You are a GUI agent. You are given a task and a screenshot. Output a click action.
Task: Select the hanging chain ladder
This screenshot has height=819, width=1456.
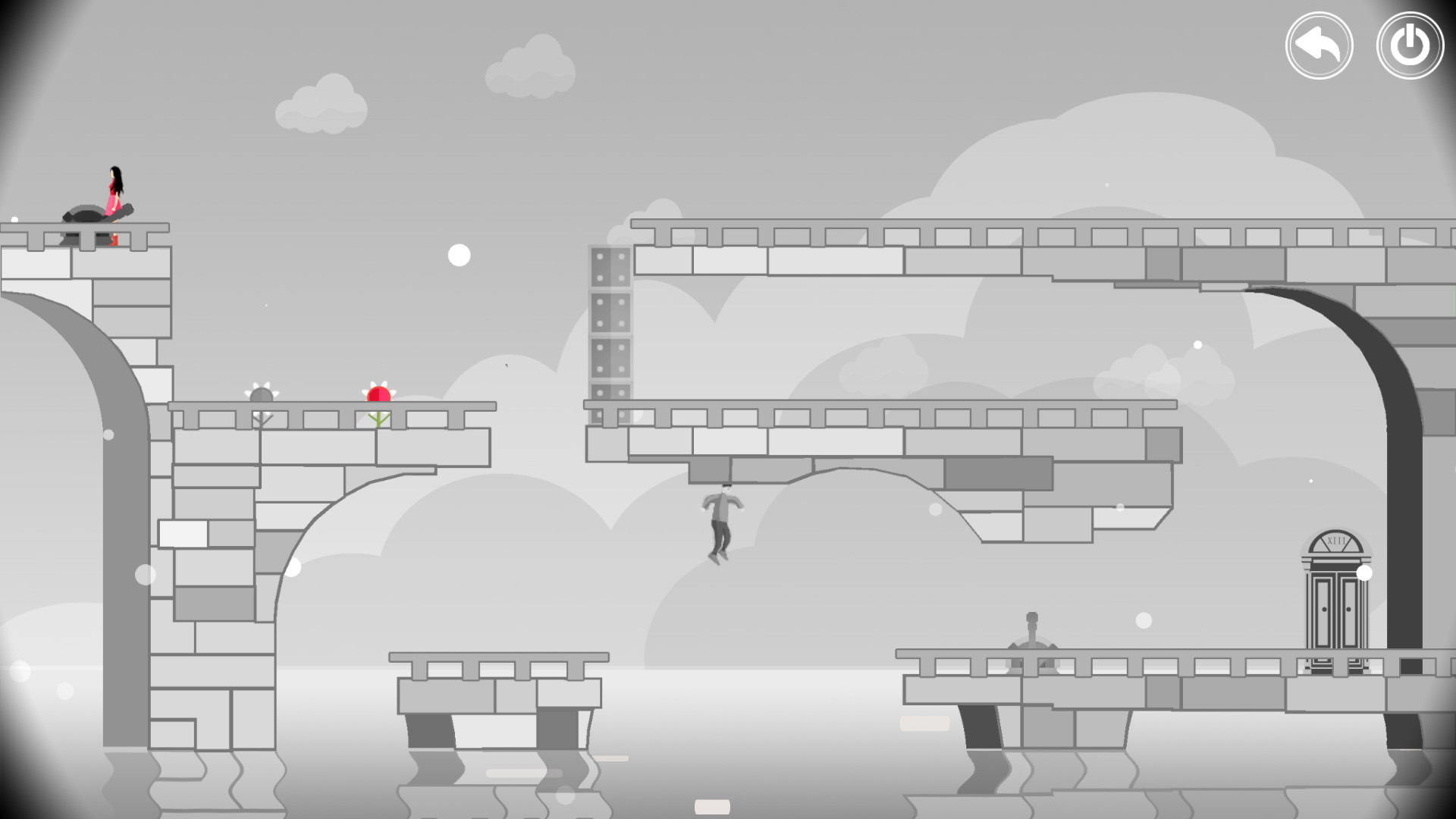(607, 326)
